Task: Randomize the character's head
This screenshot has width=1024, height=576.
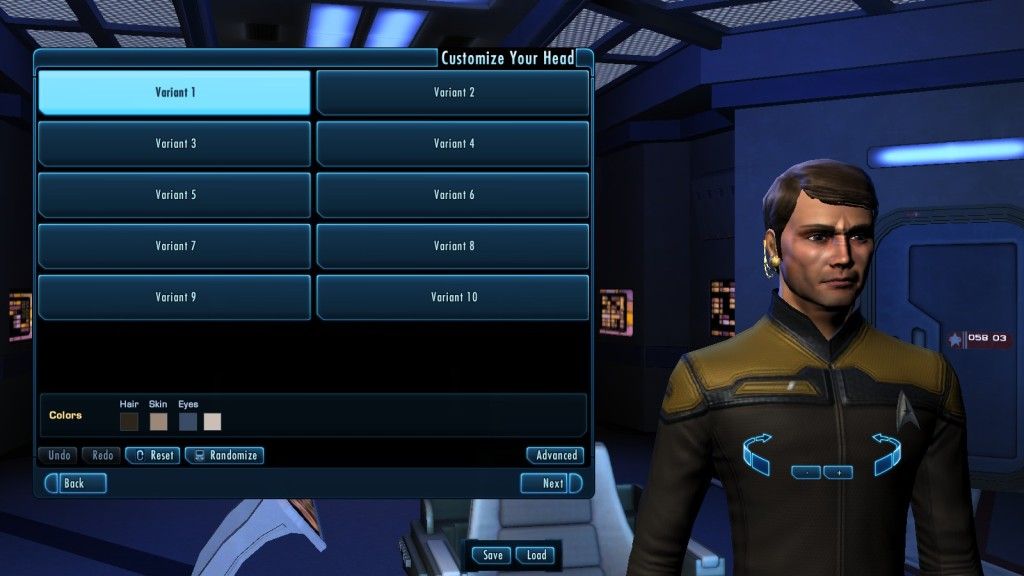Action: (x=224, y=455)
